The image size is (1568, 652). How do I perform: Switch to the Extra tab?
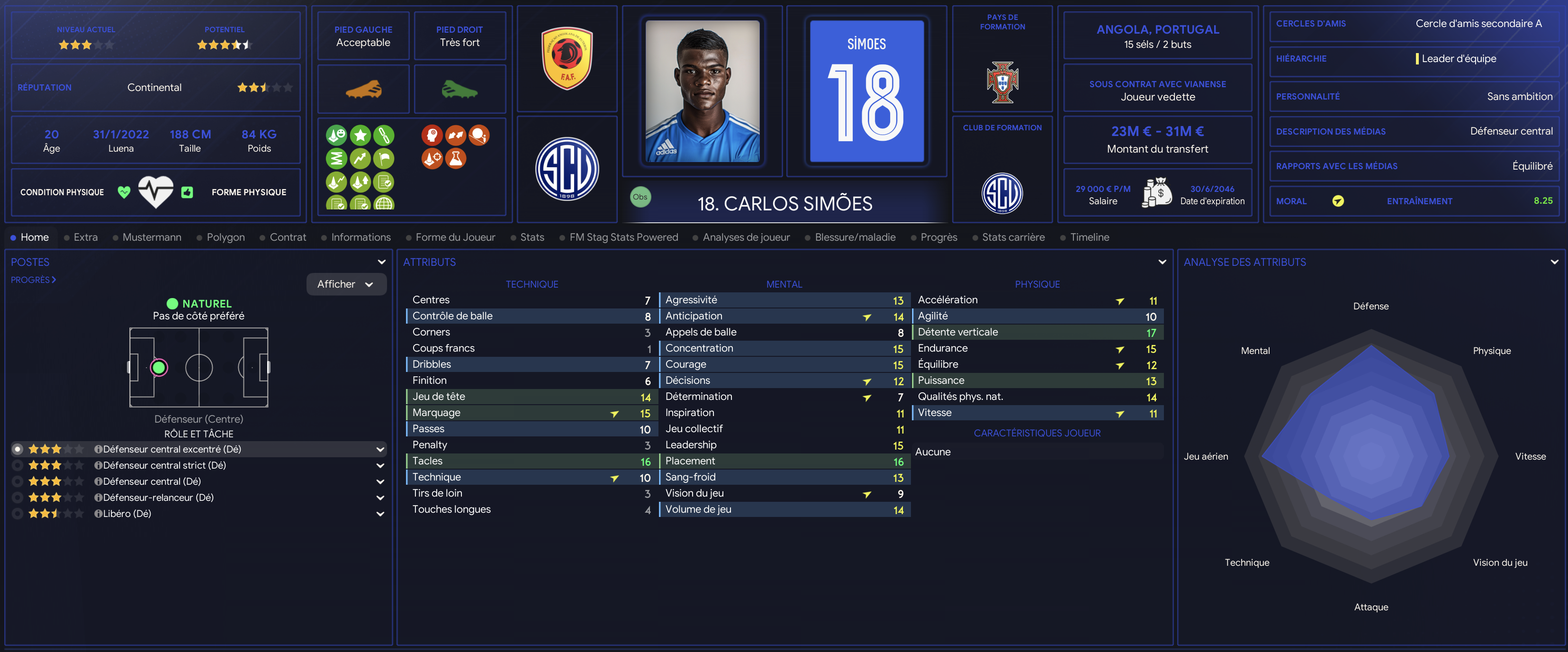point(85,237)
